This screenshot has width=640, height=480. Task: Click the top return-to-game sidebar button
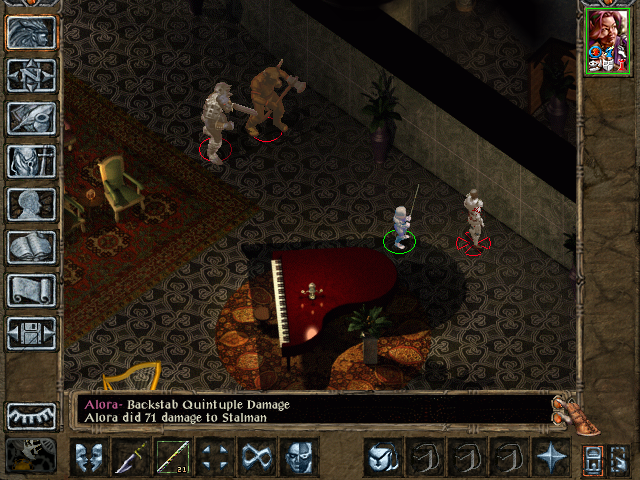31,32
